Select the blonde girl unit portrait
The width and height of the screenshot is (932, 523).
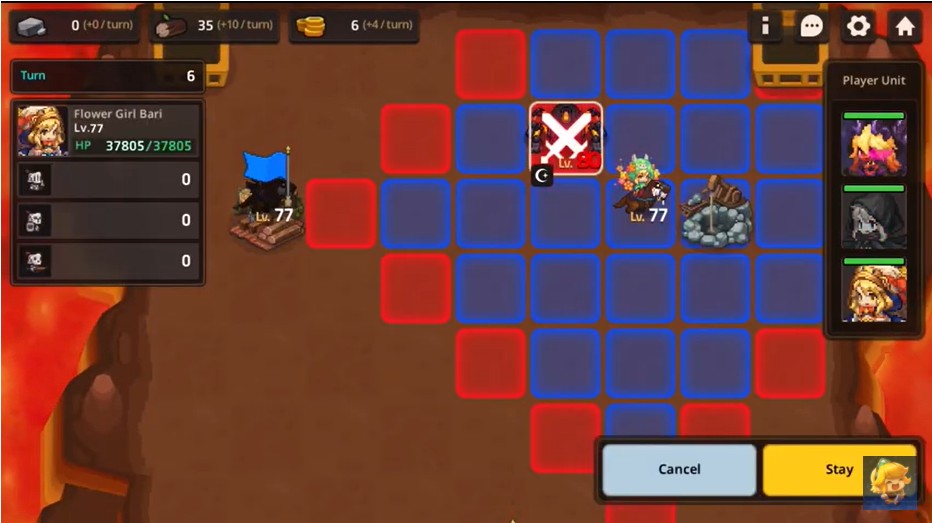[873, 293]
